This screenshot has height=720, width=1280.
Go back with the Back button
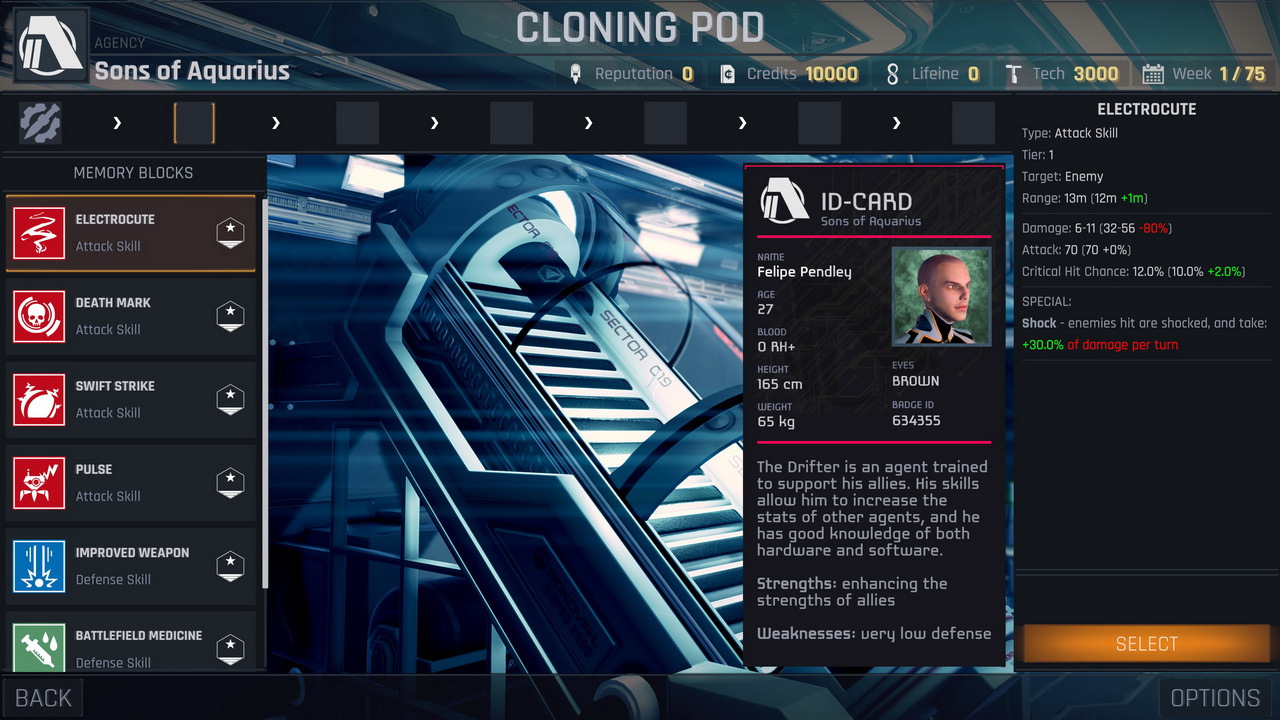tap(43, 697)
